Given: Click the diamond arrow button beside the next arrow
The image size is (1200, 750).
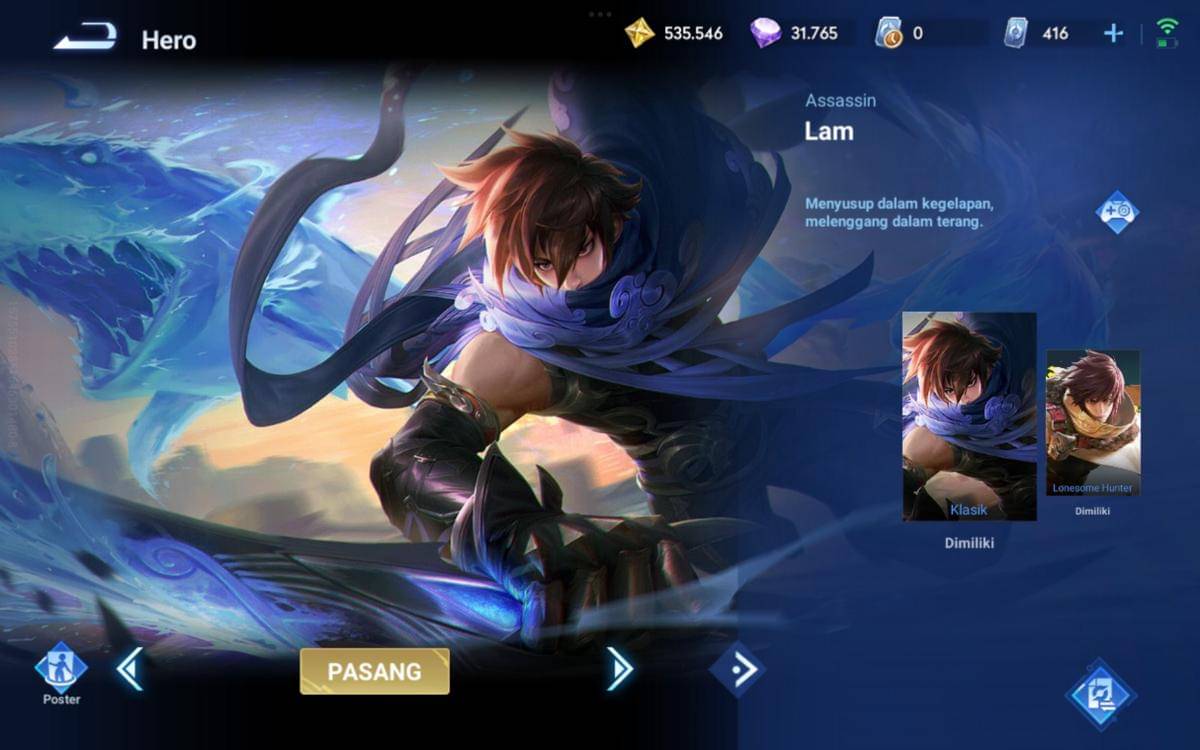Looking at the screenshot, I should 737,670.
